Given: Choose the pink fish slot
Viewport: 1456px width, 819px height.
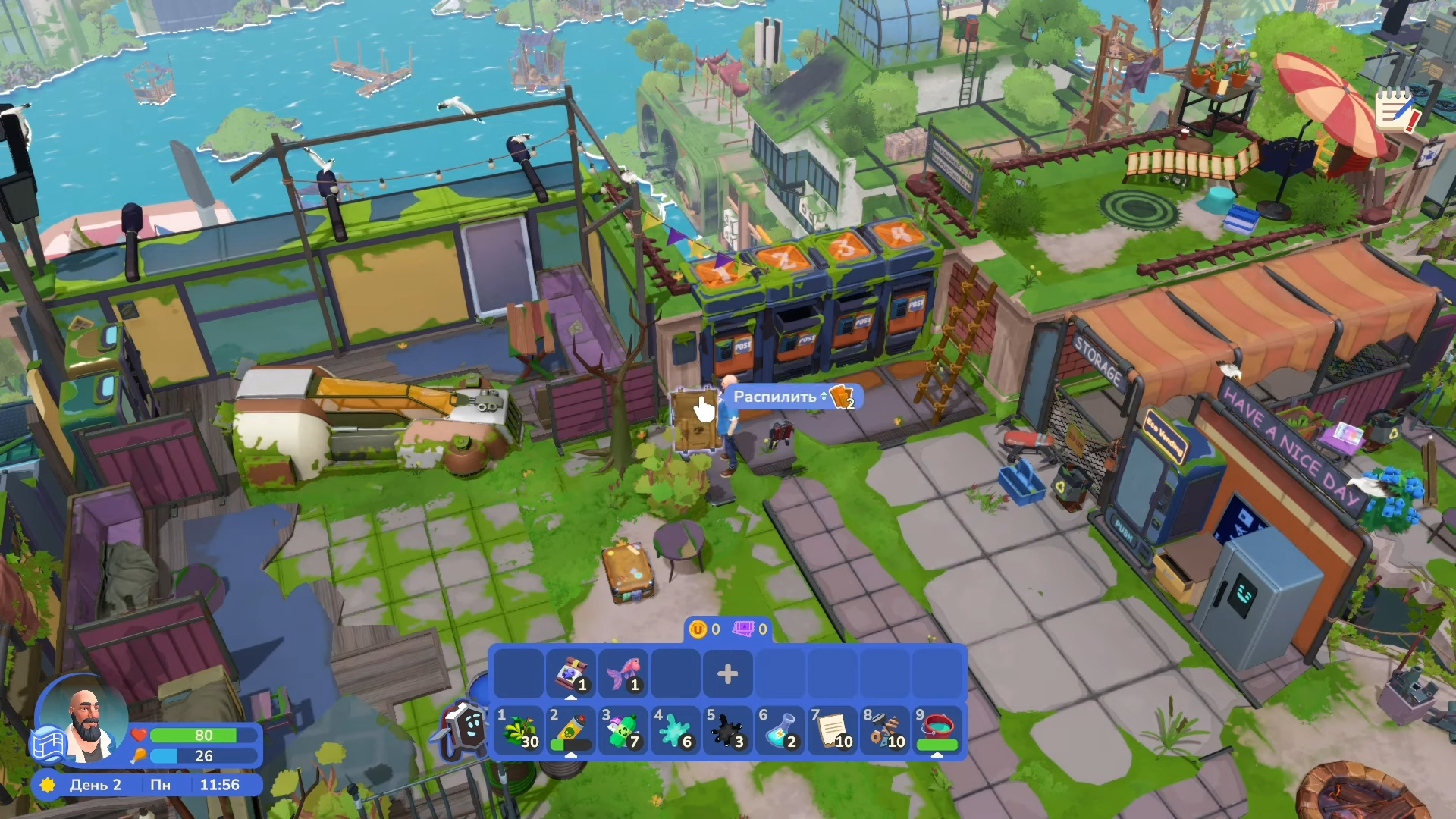Looking at the screenshot, I should point(623,673).
